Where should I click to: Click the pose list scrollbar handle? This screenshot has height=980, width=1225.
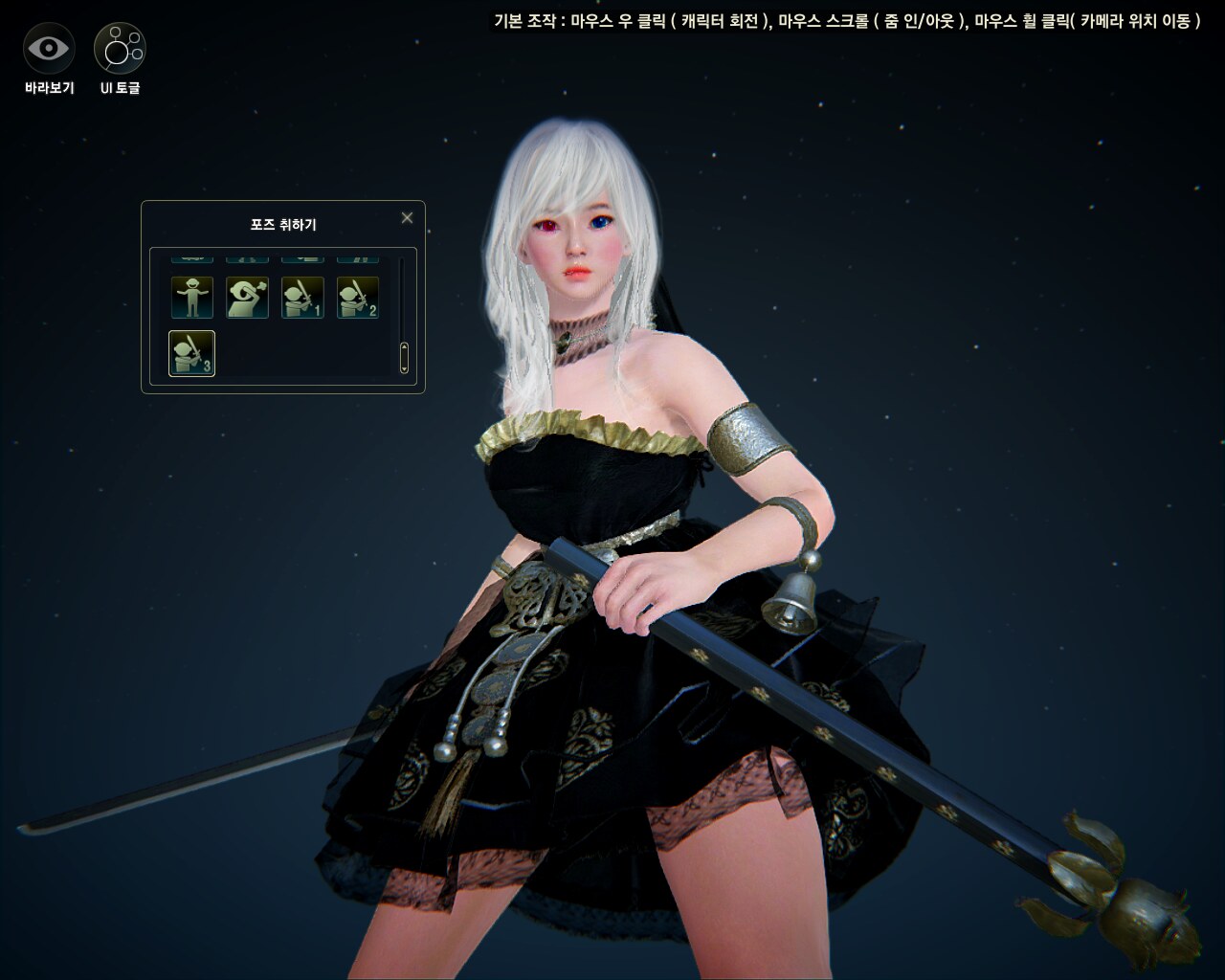(404, 356)
